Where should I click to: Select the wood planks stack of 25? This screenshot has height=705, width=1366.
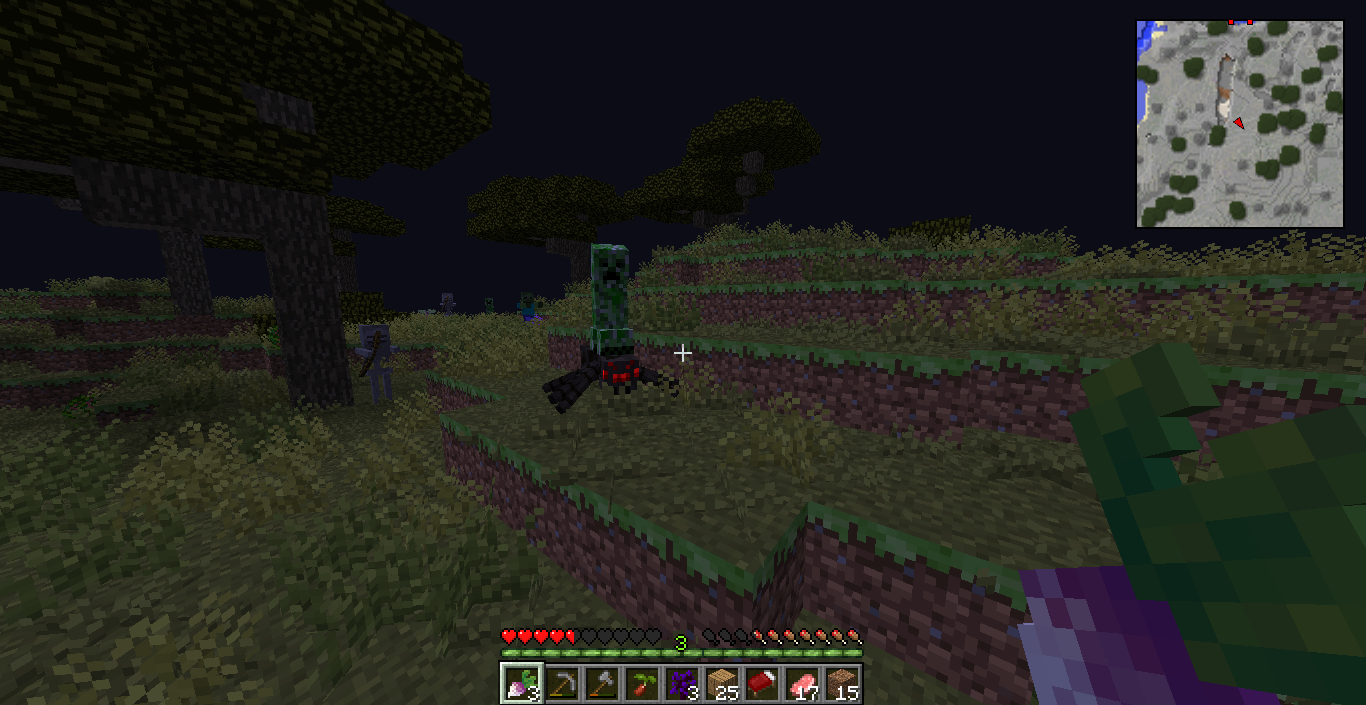pos(721,684)
